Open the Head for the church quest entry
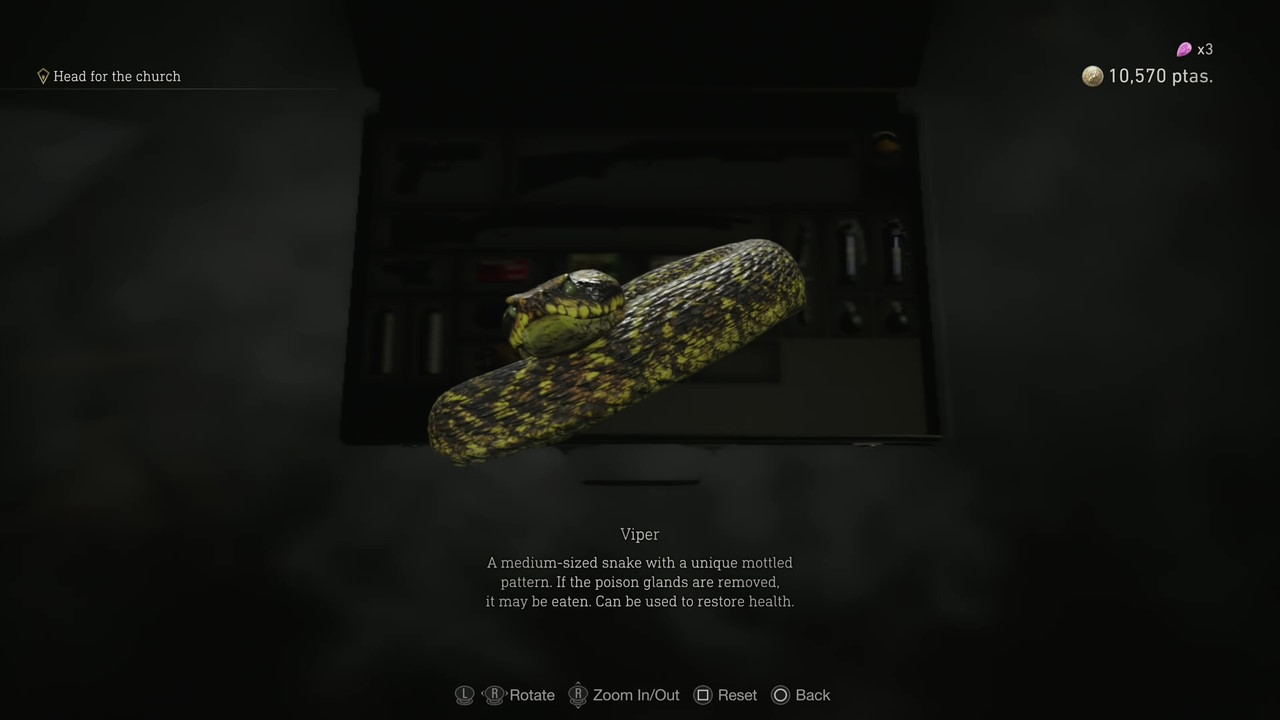The height and width of the screenshot is (720, 1280). [117, 76]
